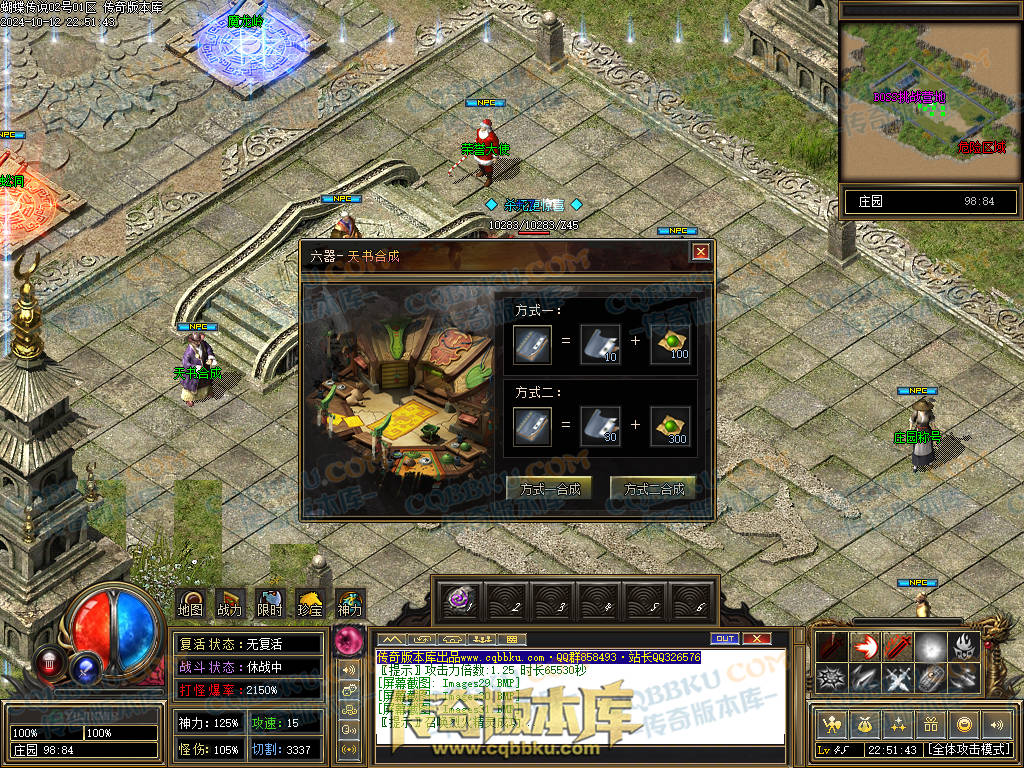Open the gift box menu icon
The image size is (1024, 768).
[x=930, y=725]
